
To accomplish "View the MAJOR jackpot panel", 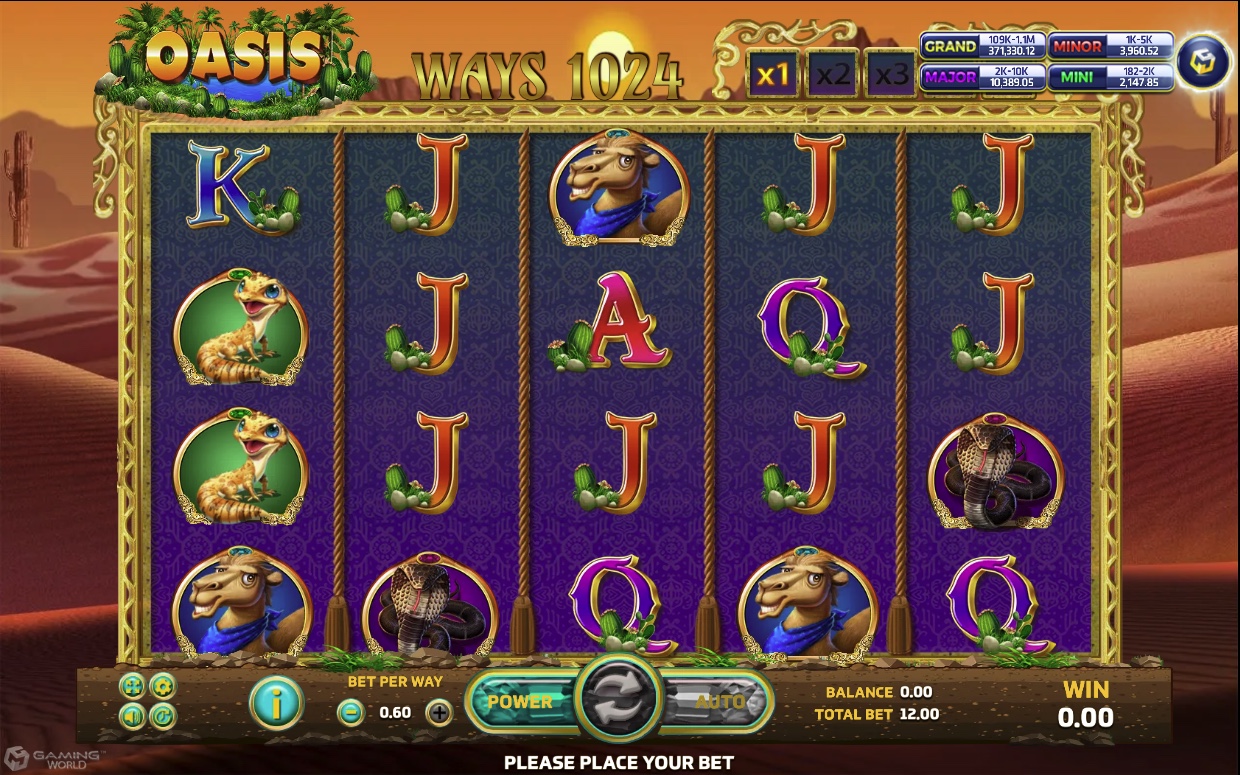I will [983, 77].
